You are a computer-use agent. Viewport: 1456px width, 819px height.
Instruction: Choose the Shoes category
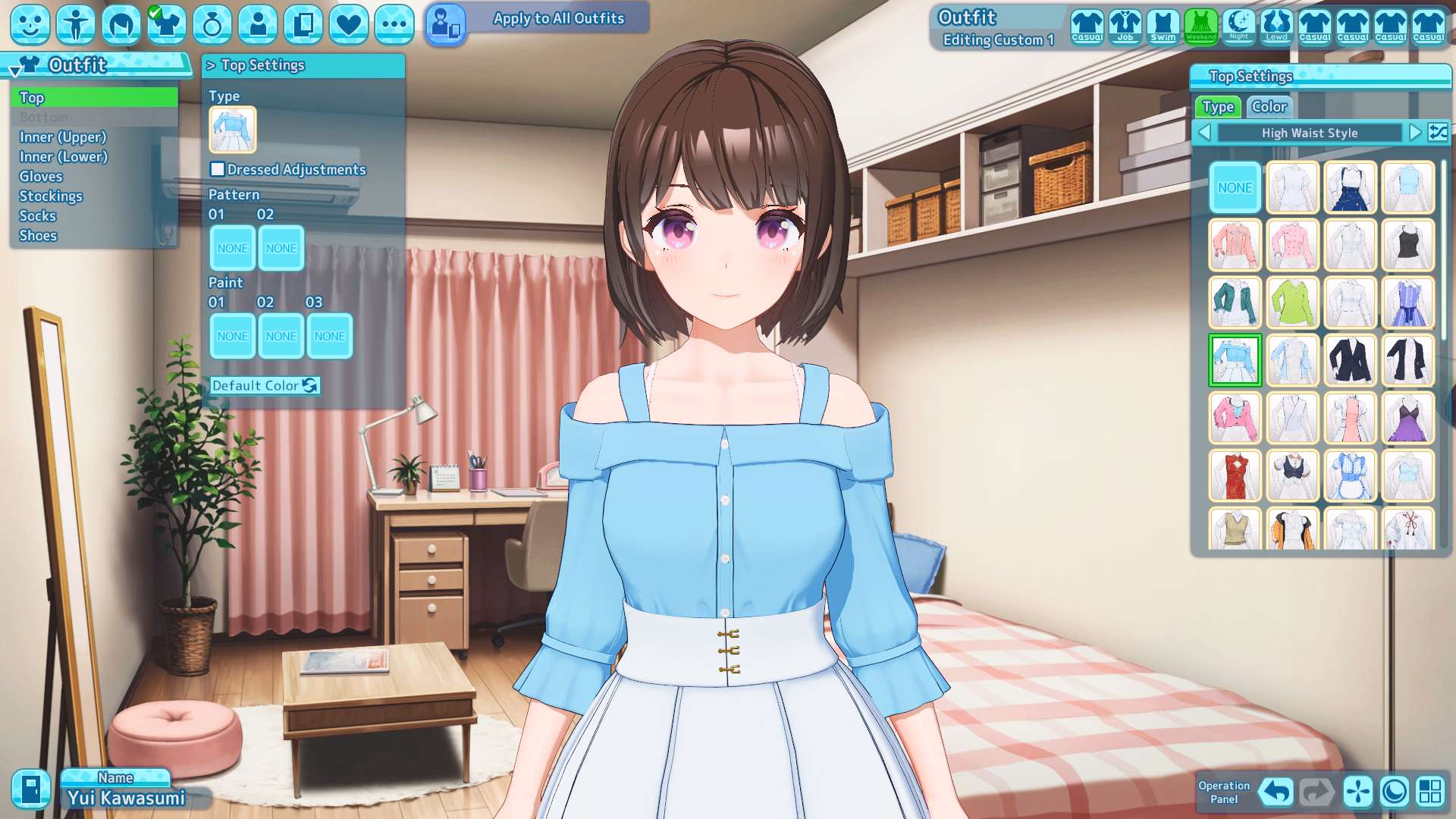tap(38, 236)
